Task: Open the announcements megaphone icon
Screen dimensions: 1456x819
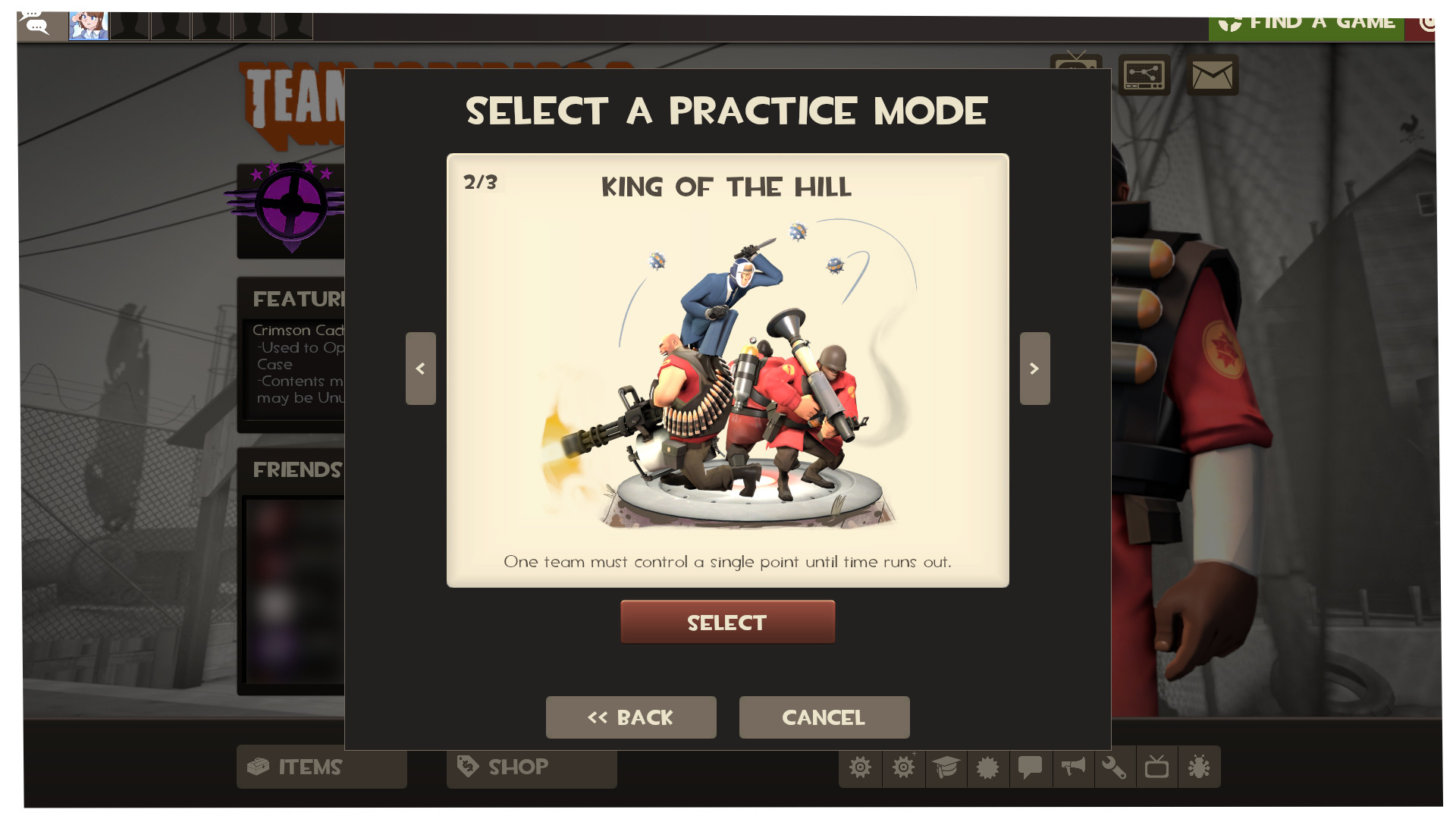Action: [x=1073, y=767]
